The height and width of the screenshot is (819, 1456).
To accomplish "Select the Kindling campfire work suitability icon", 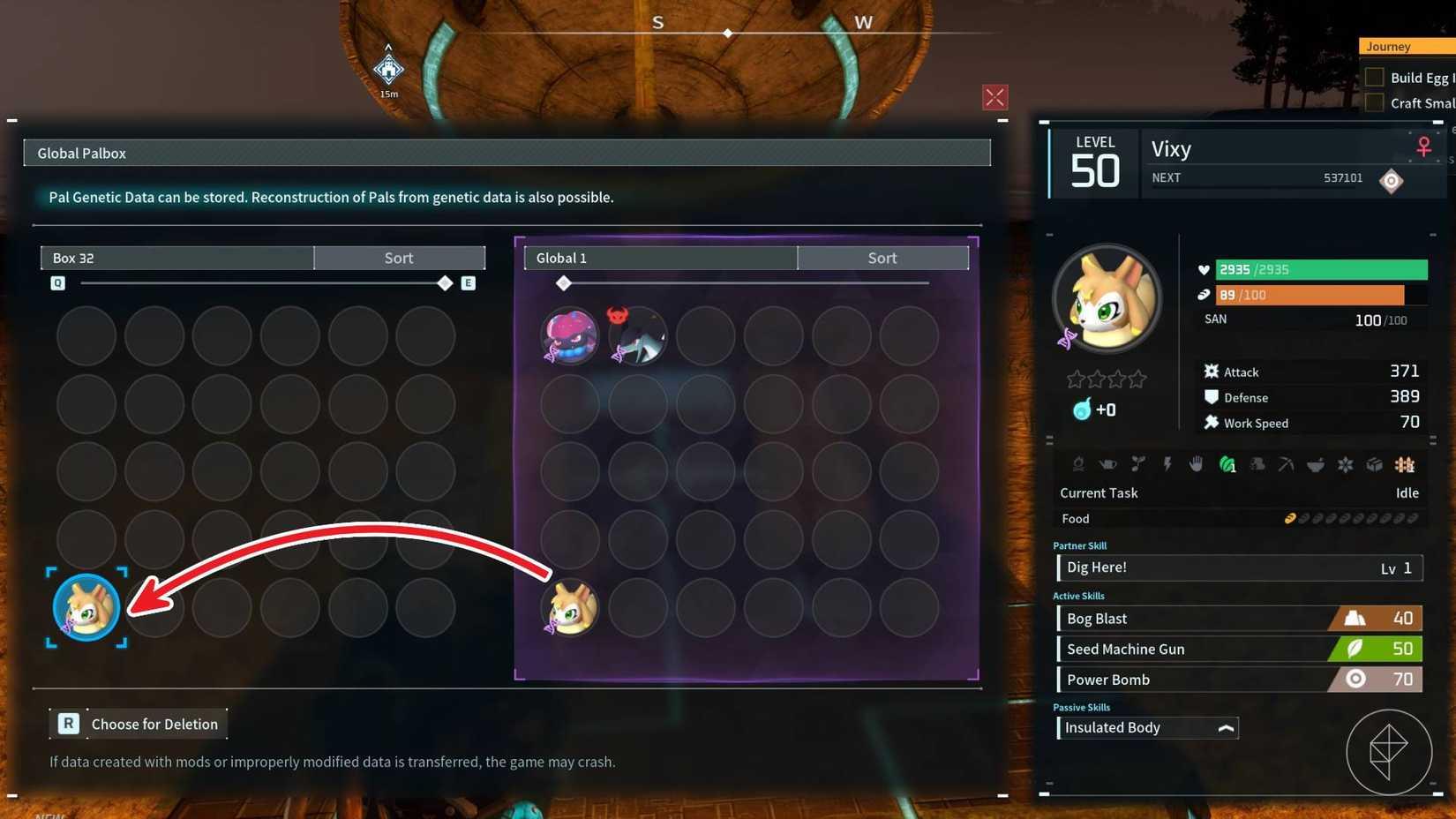I will point(1079,465).
